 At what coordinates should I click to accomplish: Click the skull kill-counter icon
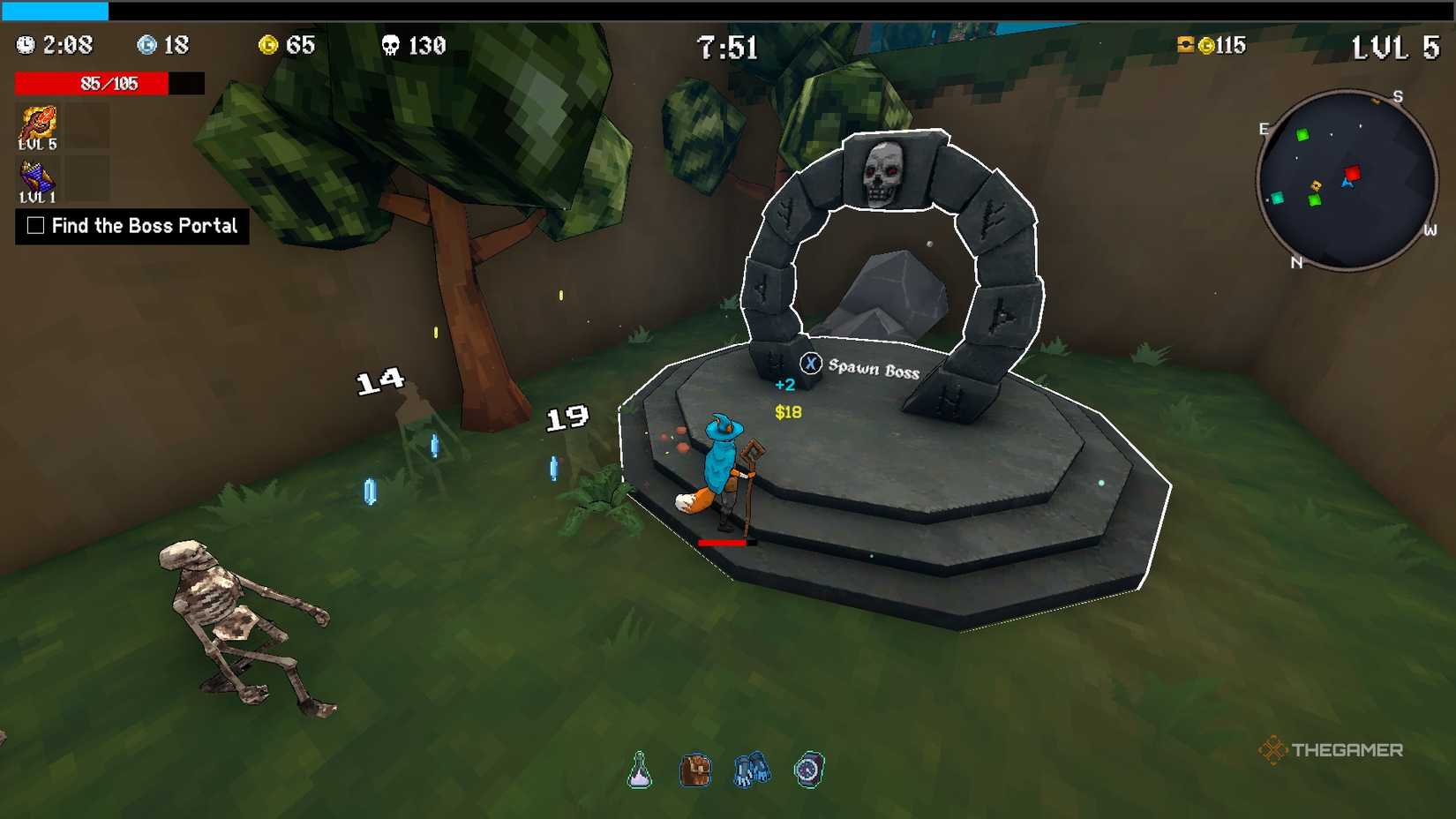[x=390, y=45]
